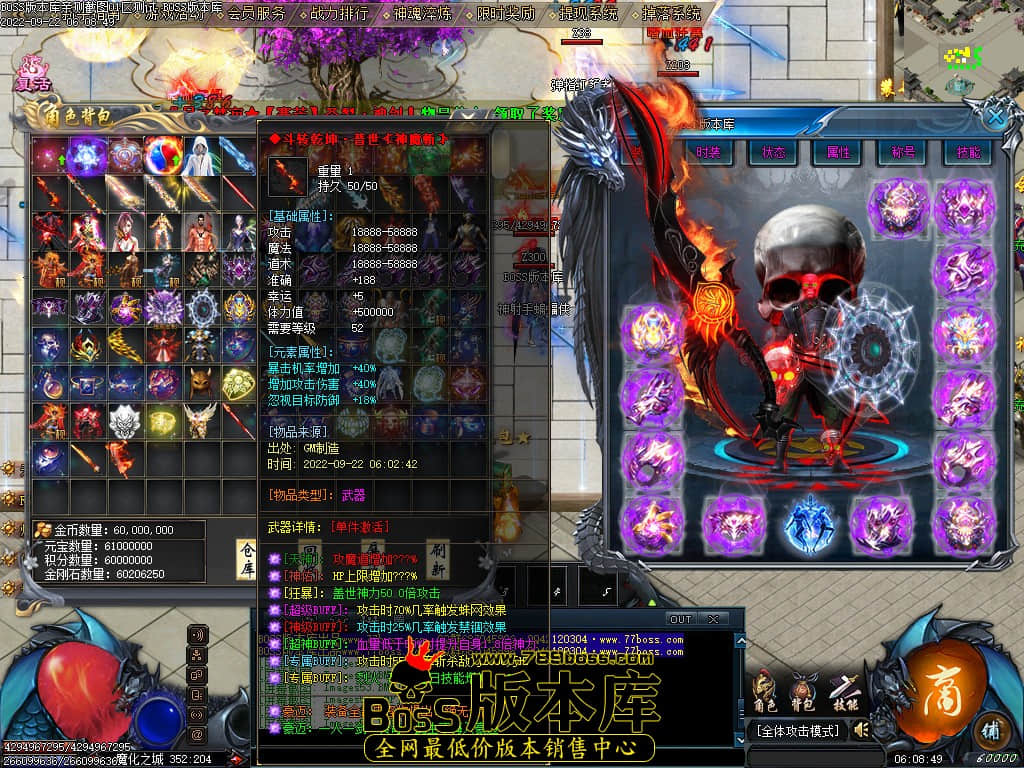
Task: Close the chat window with the X button
Action: pyautogui.click(x=713, y=619)
